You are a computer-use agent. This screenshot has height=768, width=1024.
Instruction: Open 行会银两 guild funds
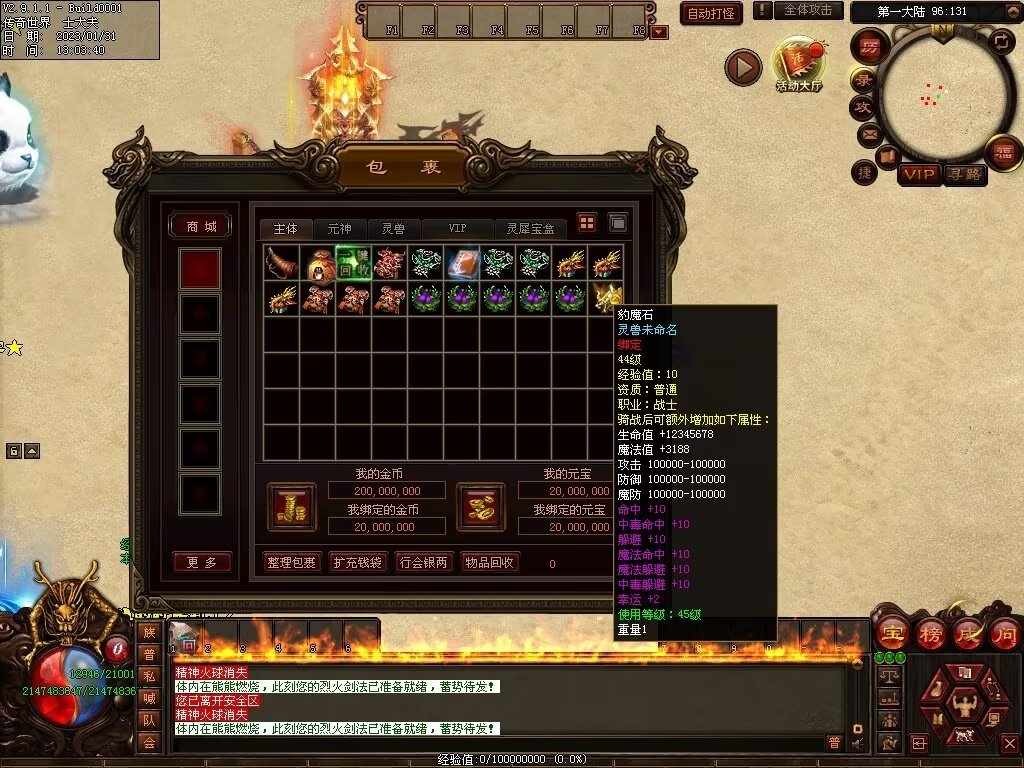tap(423, 562)
